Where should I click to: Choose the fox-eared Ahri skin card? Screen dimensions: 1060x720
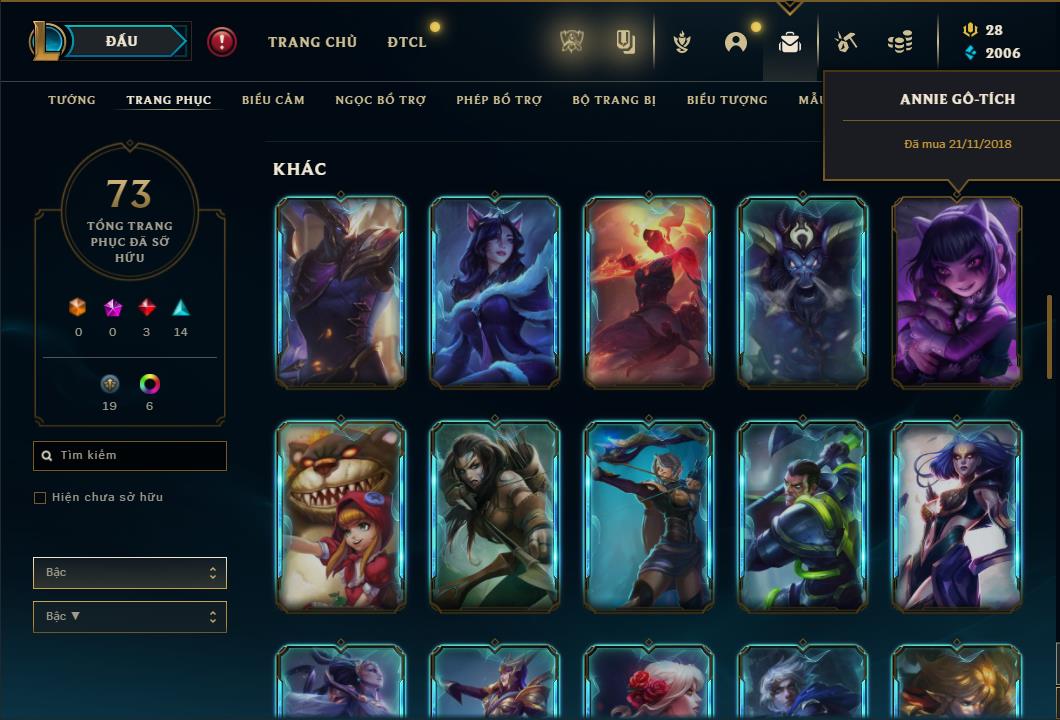click(494, 292)
